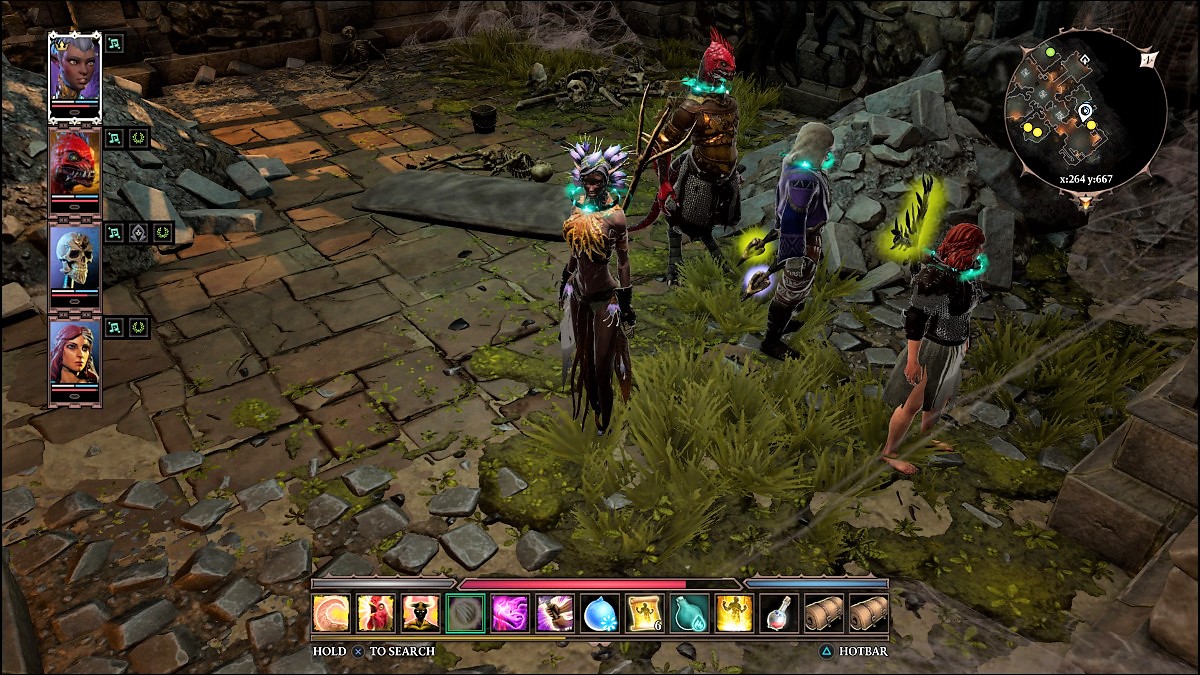Viewport: 1200px width, 675px height.
Task: Drink the red potion in the hotbar
Action: (x=779, y=613)
